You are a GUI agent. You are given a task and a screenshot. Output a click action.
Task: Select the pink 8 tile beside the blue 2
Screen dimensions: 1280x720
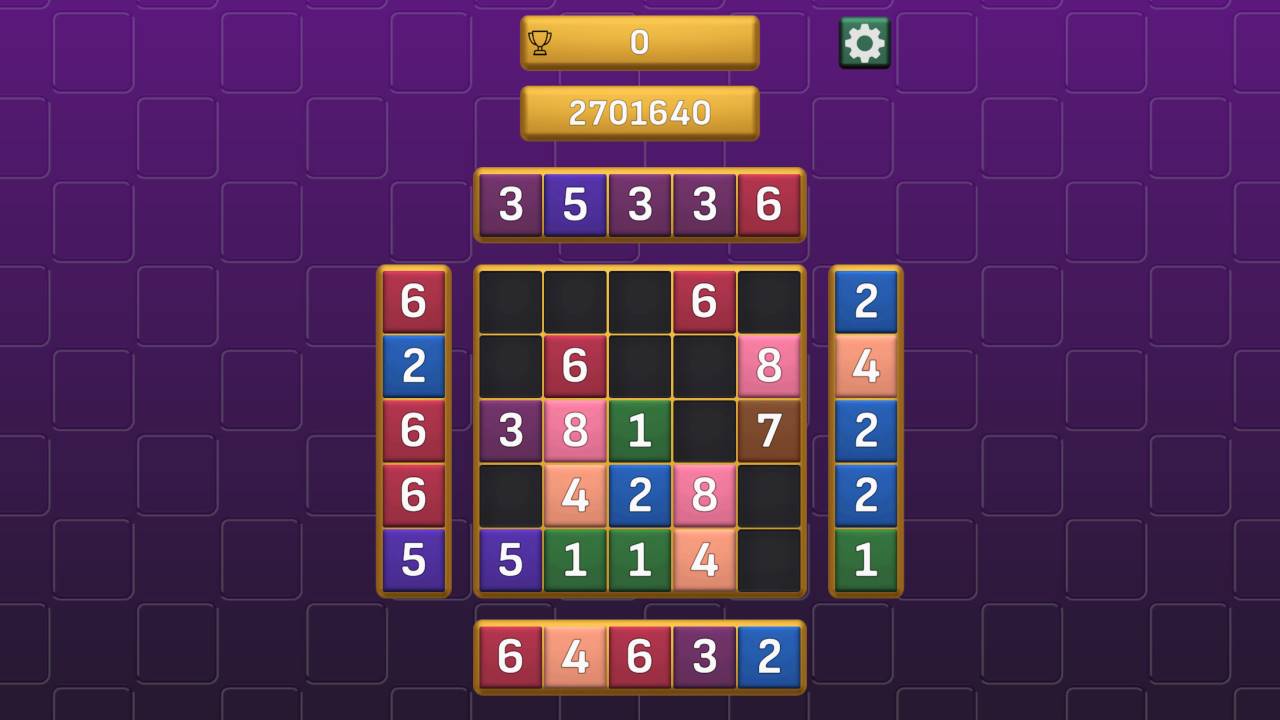(705, 497)
